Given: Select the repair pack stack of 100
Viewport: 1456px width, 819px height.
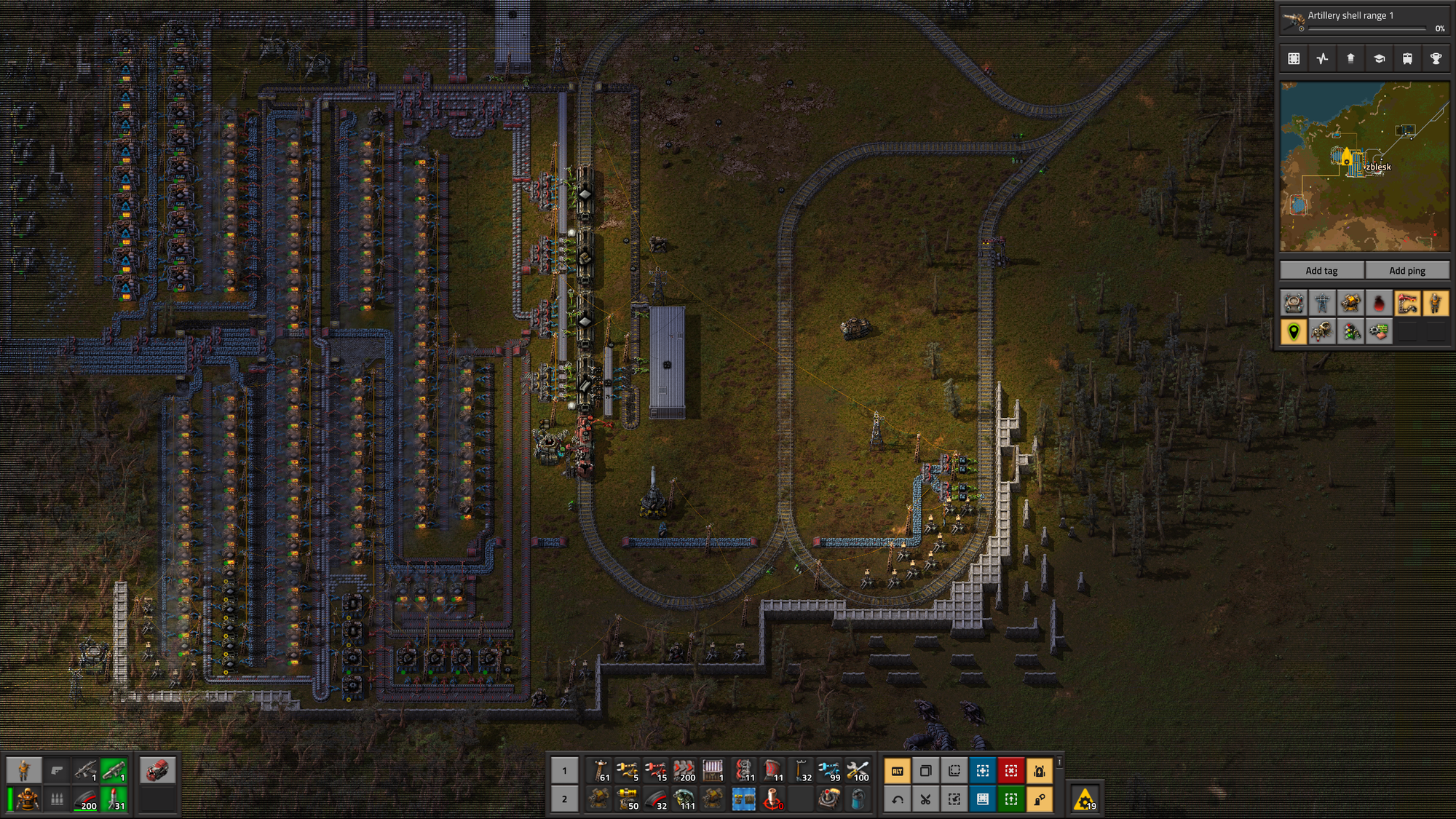Looking at the screenshot, I should 858,770.
